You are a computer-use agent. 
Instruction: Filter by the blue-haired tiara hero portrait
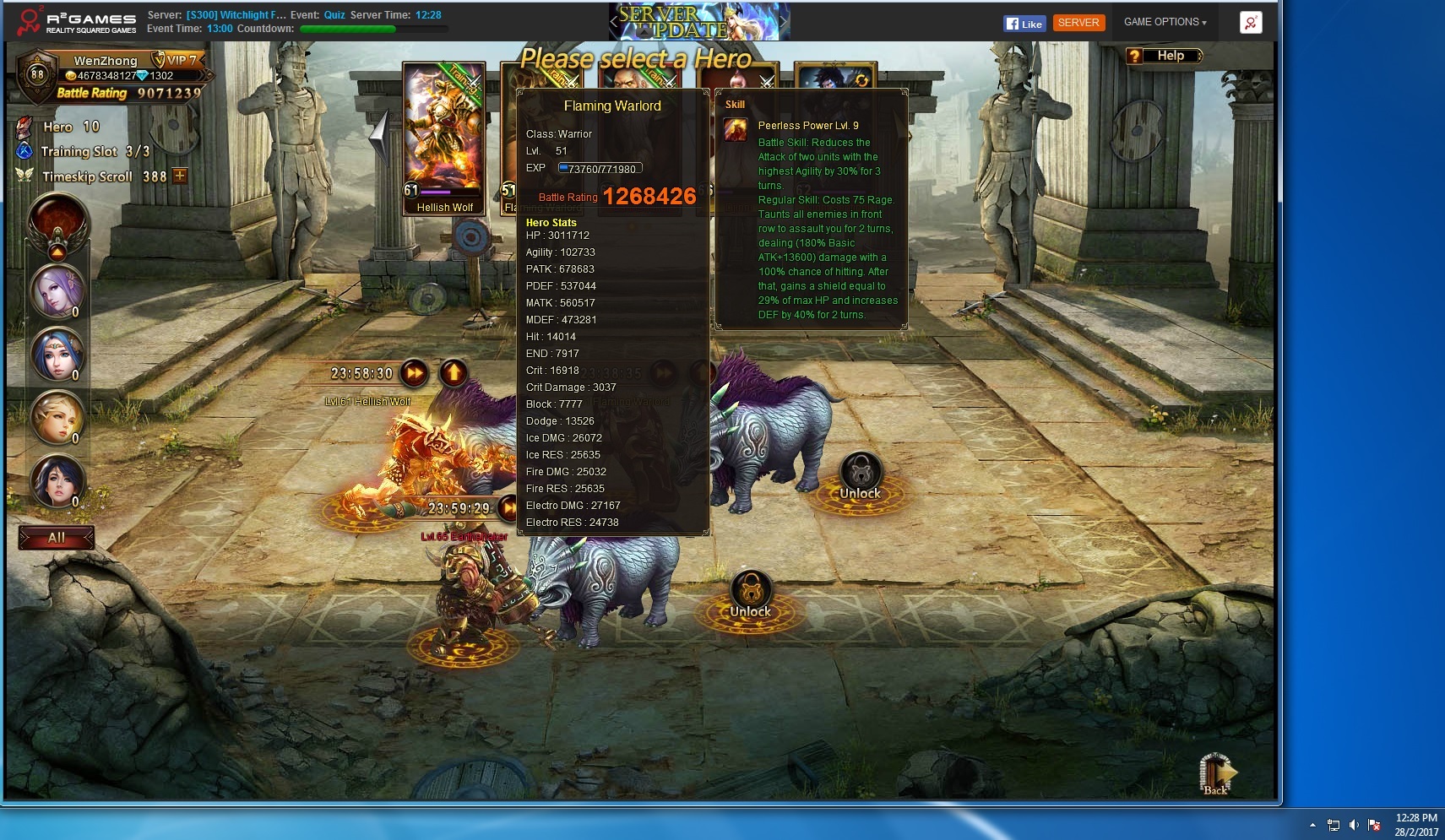point(57,355)
